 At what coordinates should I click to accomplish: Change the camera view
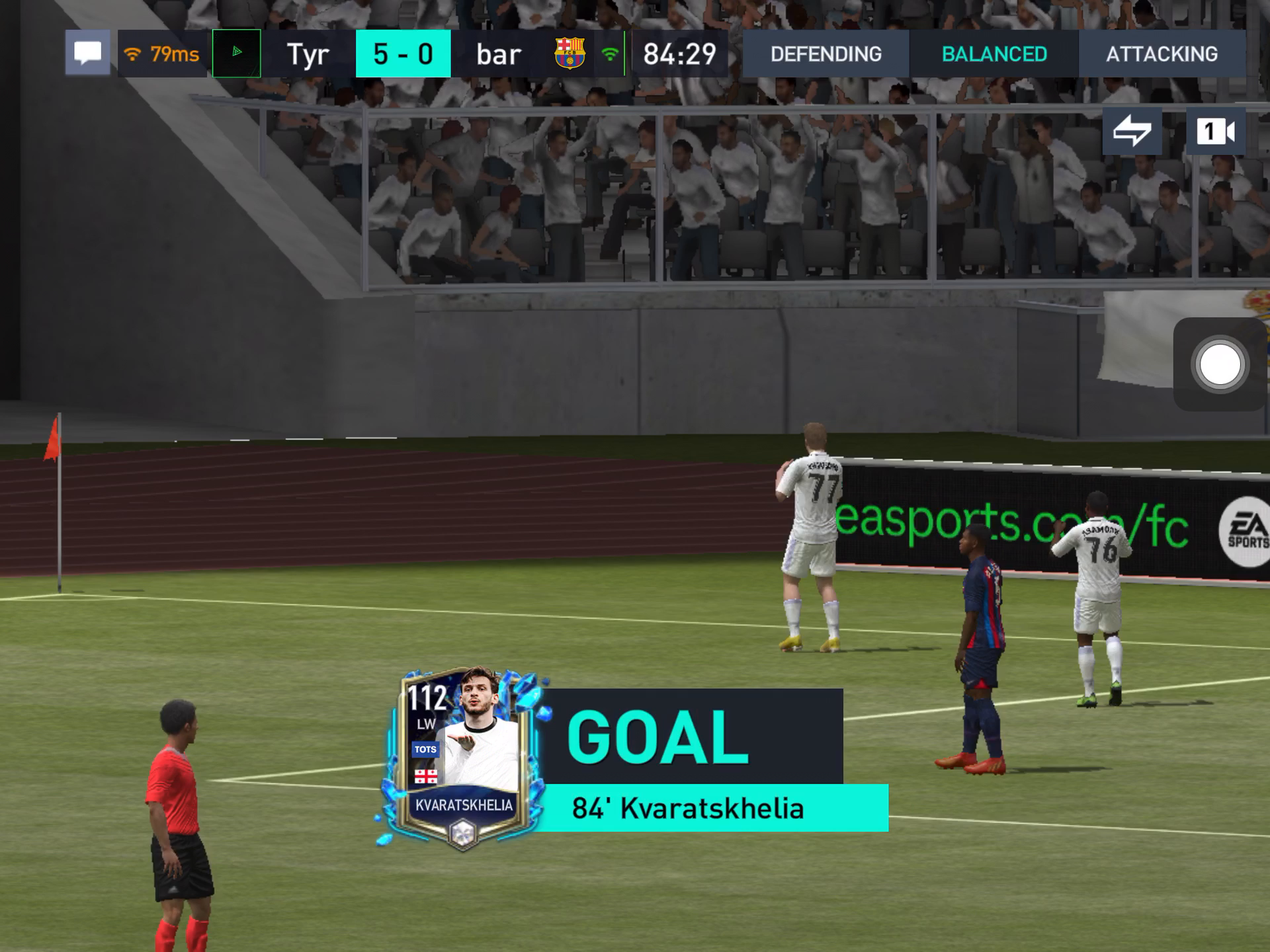coord(1215,131)
